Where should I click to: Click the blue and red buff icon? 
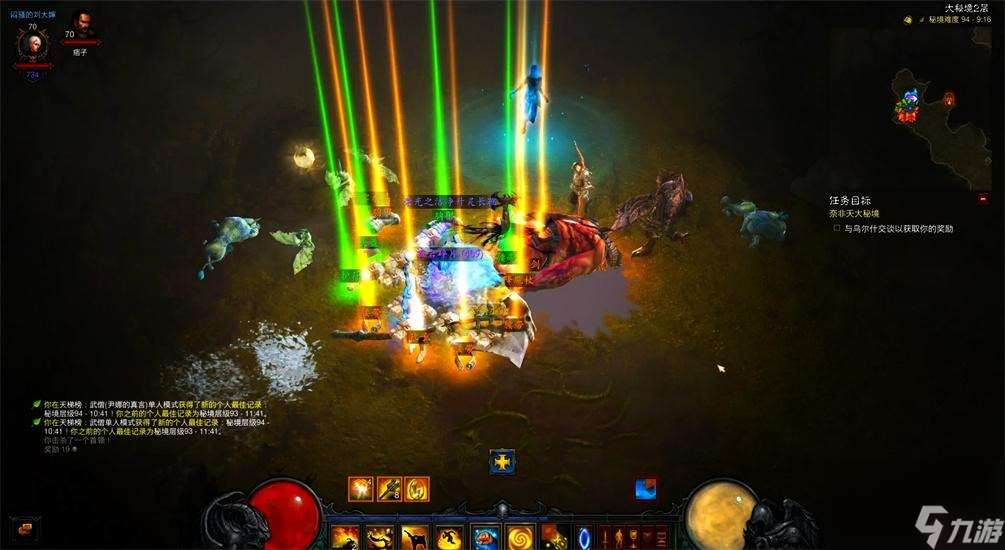coord(646,488)
